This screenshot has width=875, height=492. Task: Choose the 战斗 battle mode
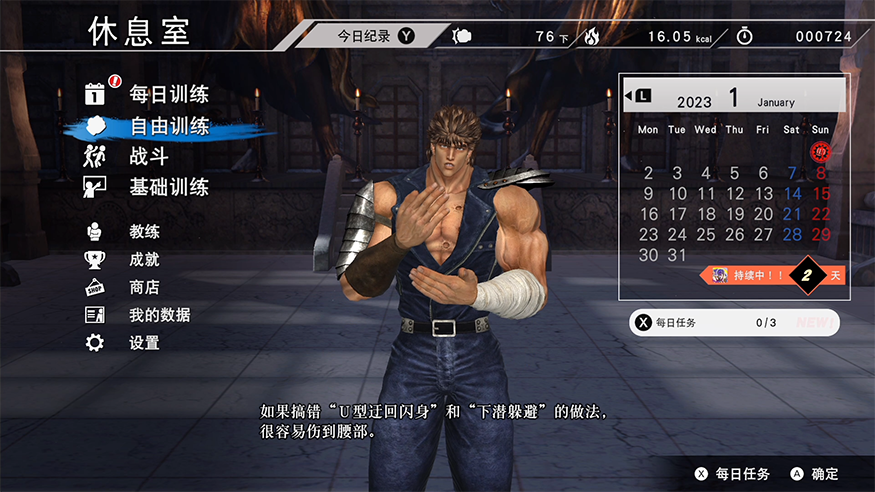(148, 156)
